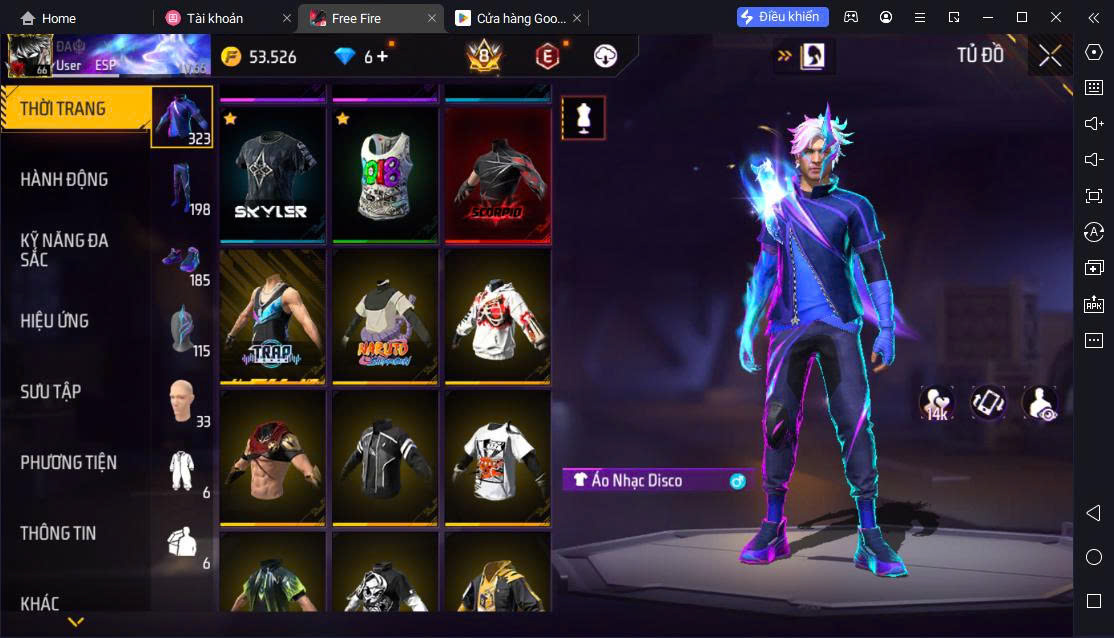
Task: Add diamonds with the plus button
Action: (x=382, y=57)
